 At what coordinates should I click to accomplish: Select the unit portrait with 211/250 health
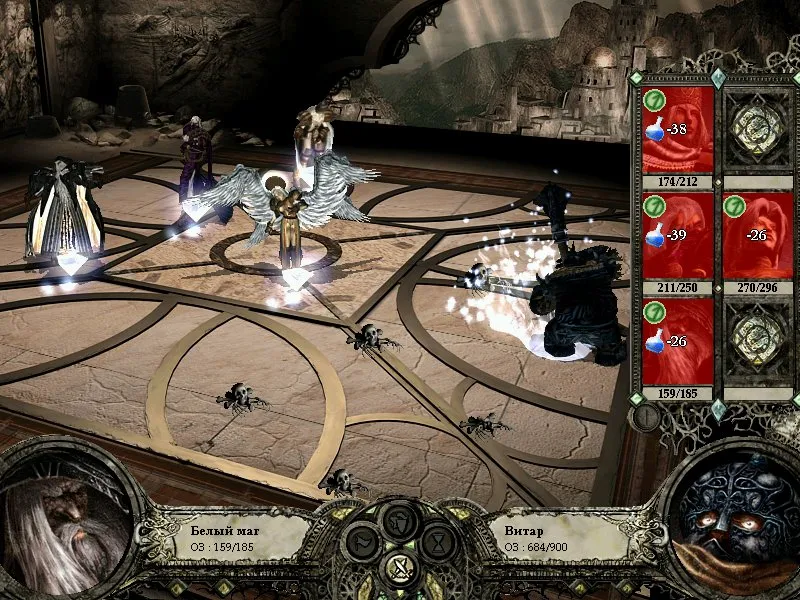(x=677, y=236)
